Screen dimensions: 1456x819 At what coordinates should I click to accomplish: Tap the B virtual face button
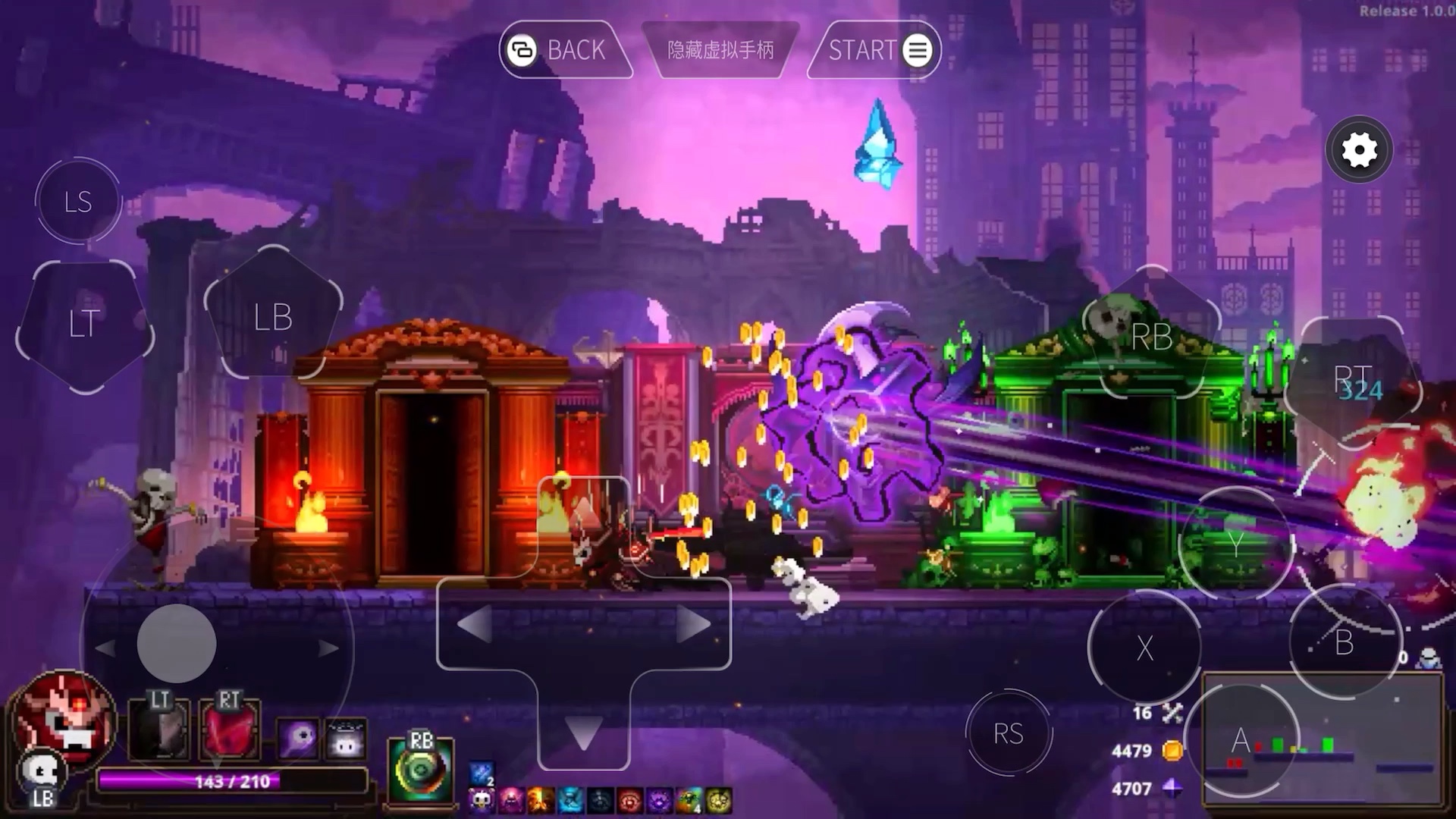click(1344, 643)
